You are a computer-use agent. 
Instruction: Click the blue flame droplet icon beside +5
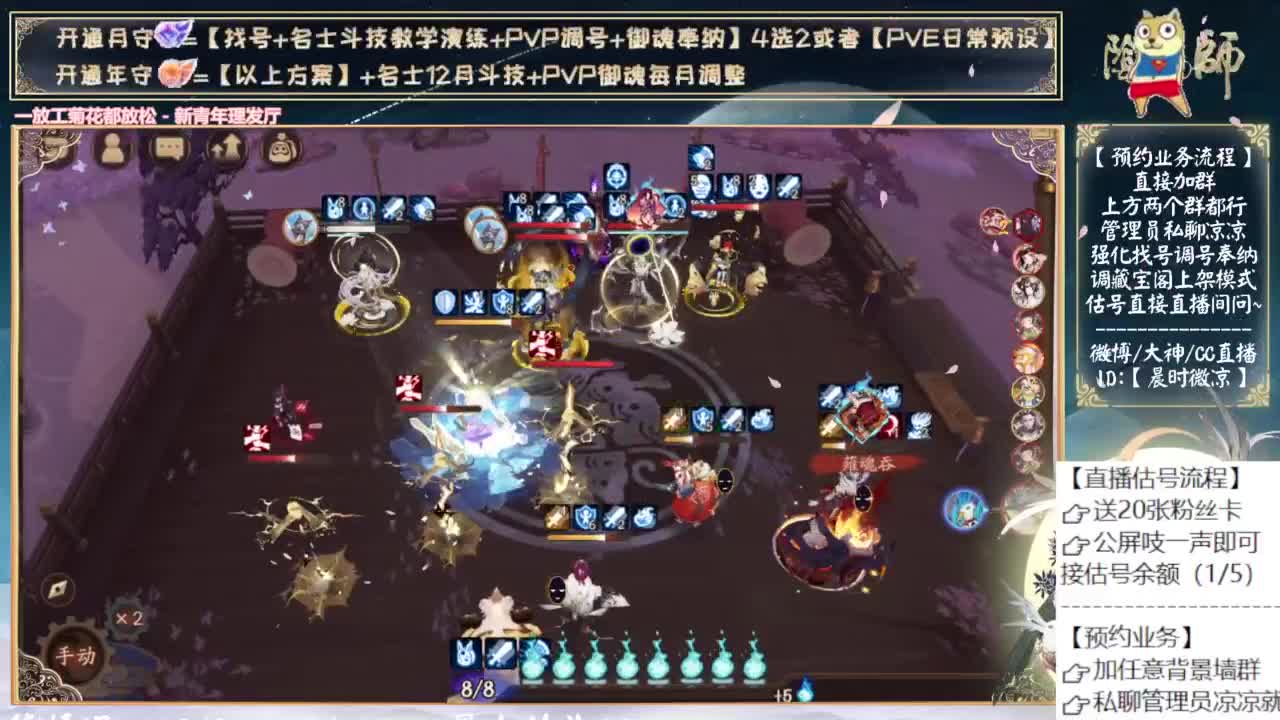[x=806, y=692]
